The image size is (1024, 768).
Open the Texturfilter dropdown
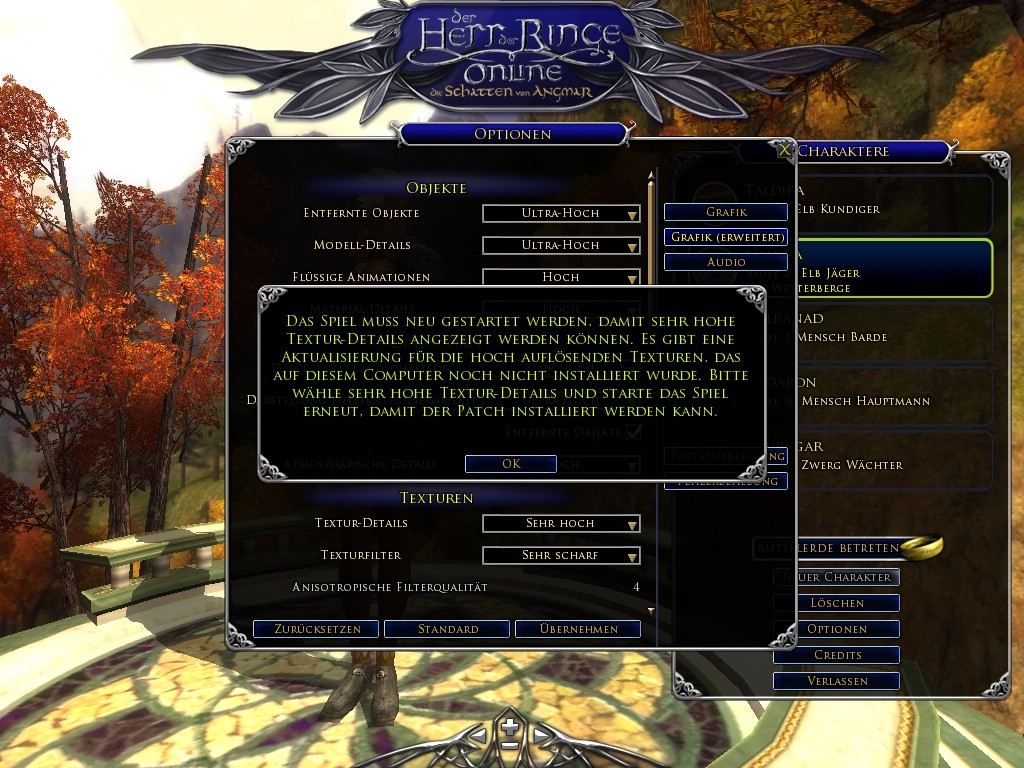561,555
